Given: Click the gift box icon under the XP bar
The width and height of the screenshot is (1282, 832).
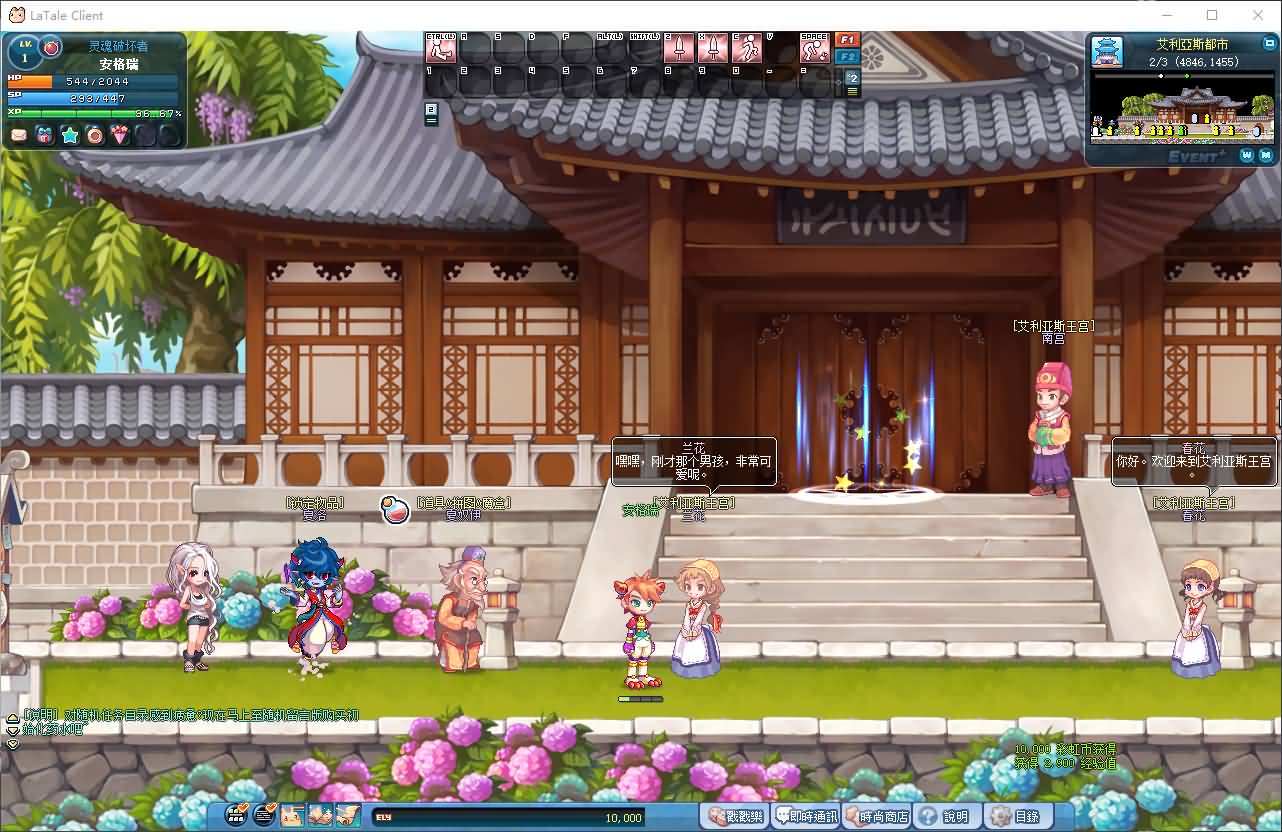Looking at the screenshot, I should 44,135.
